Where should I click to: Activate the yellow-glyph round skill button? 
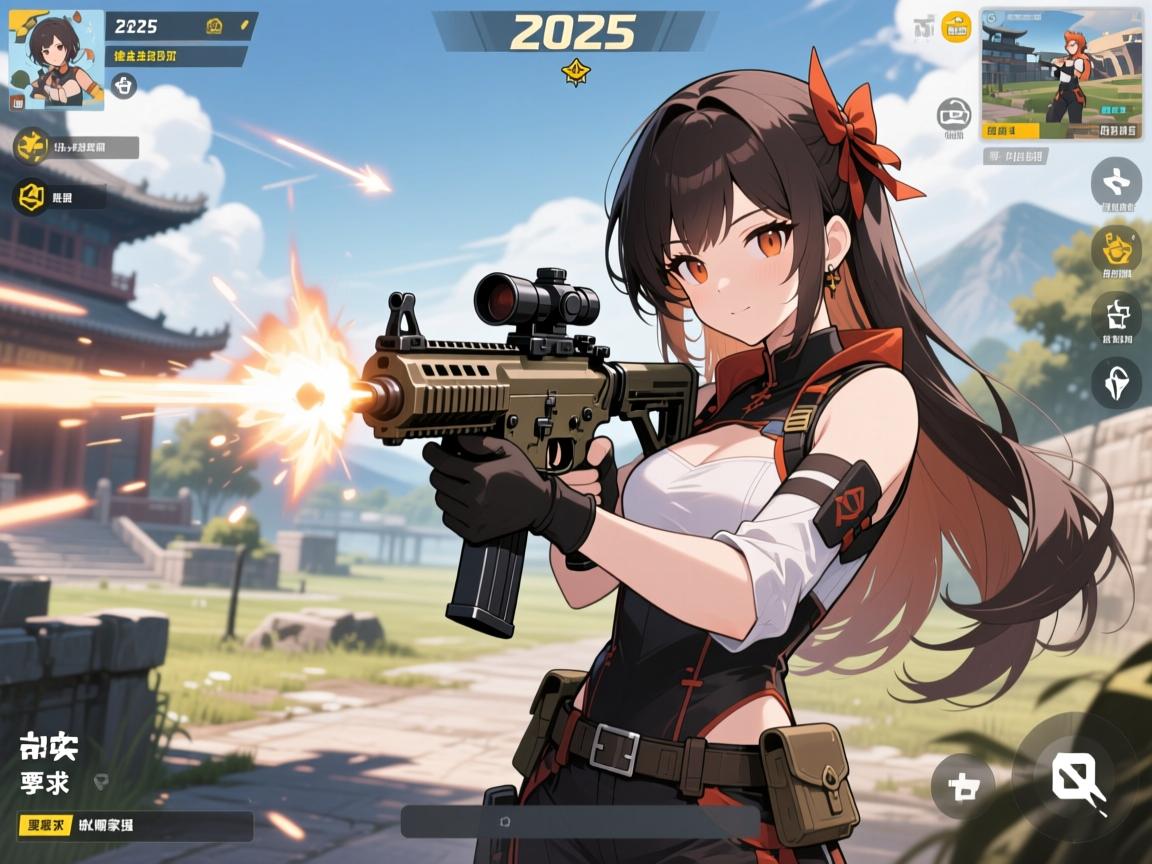point(1116,247)
